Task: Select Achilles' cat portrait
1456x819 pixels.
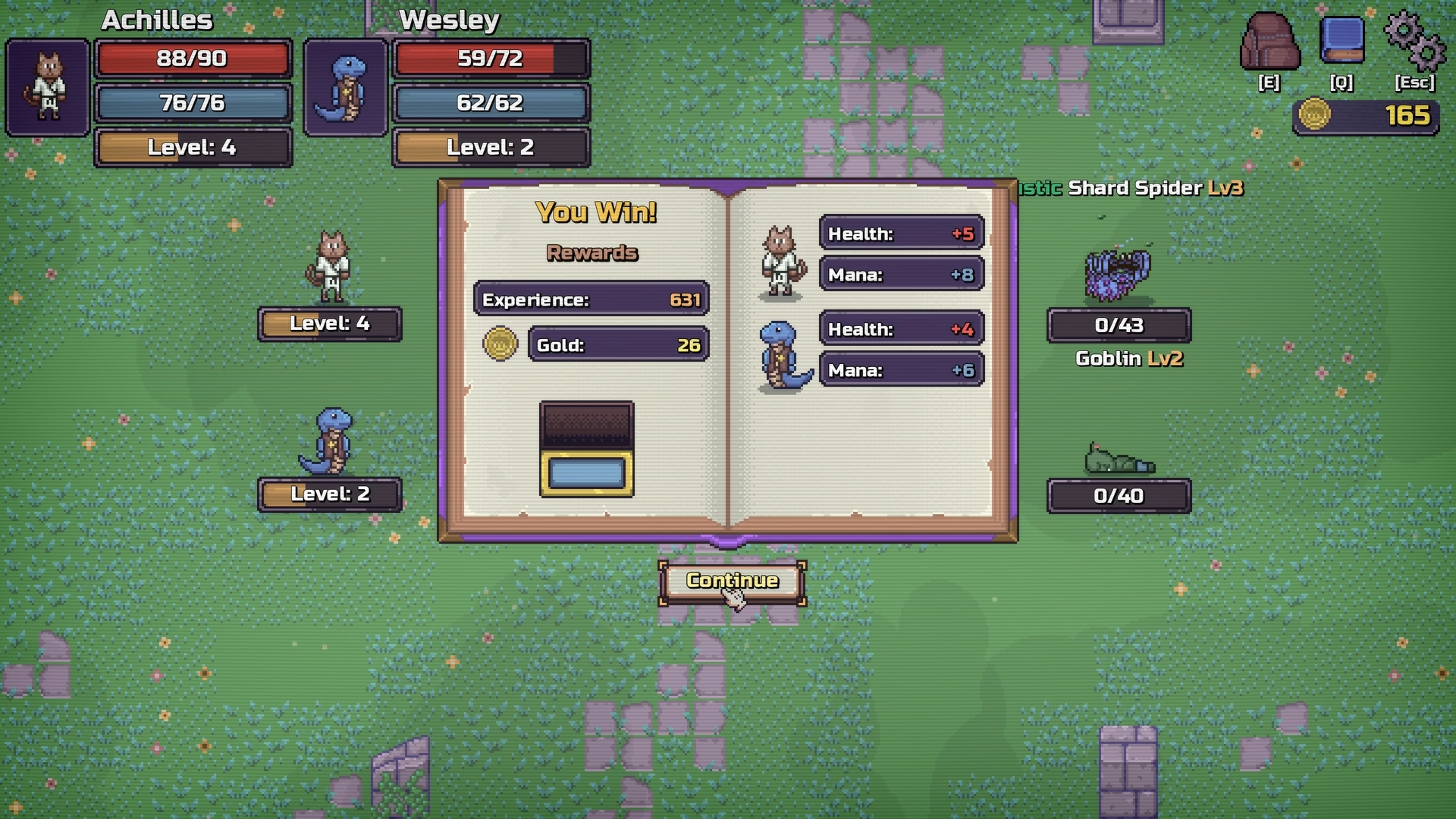Action: [x=48, y=88]
